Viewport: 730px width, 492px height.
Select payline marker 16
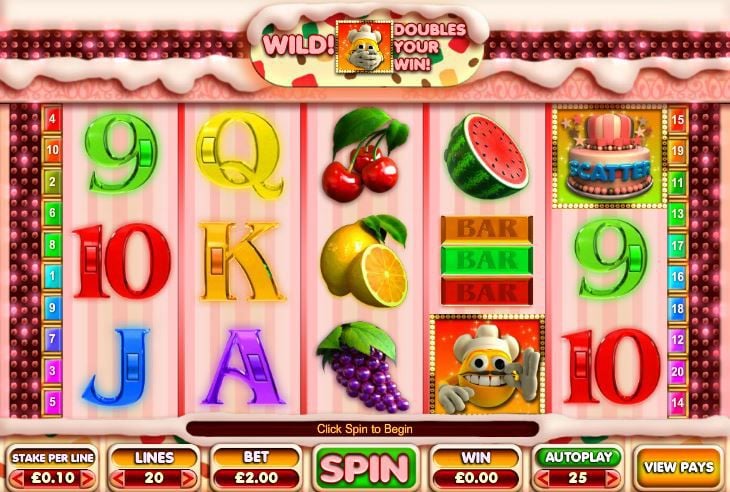coord(679,276)
